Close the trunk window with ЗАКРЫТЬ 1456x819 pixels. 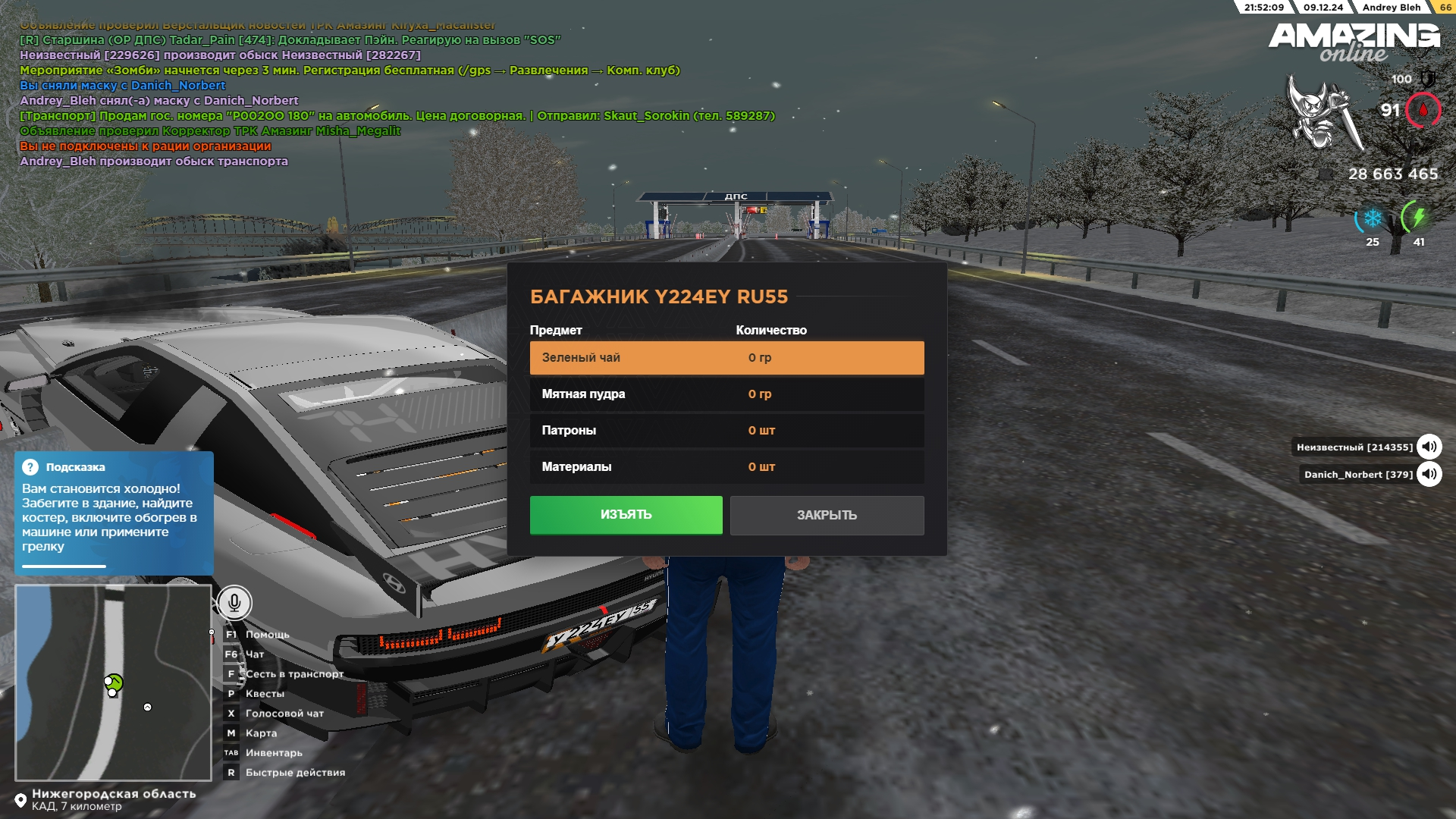pyautogui.click(x=827, y=516)
